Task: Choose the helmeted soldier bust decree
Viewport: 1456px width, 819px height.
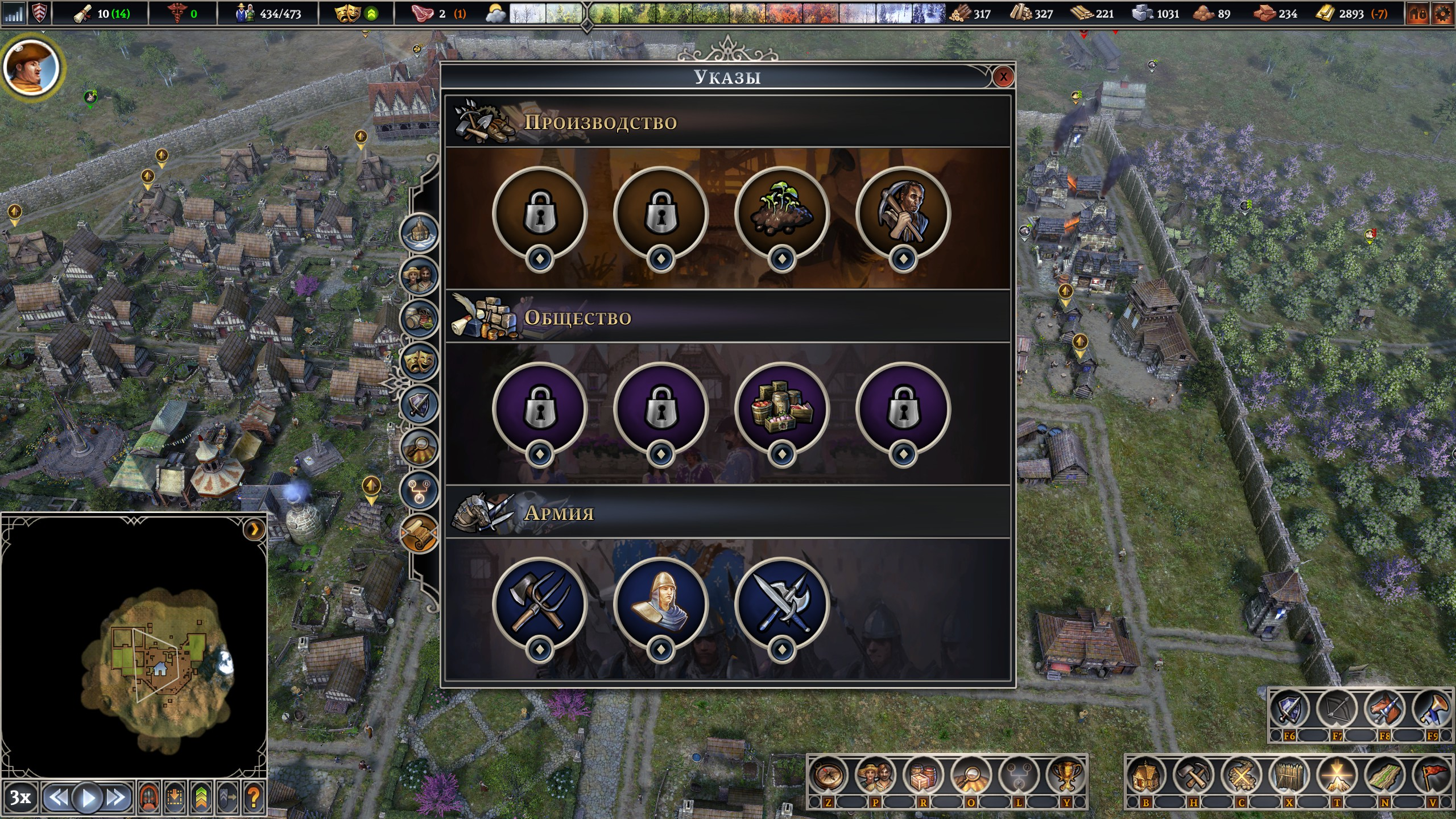Action: (660, 604)
